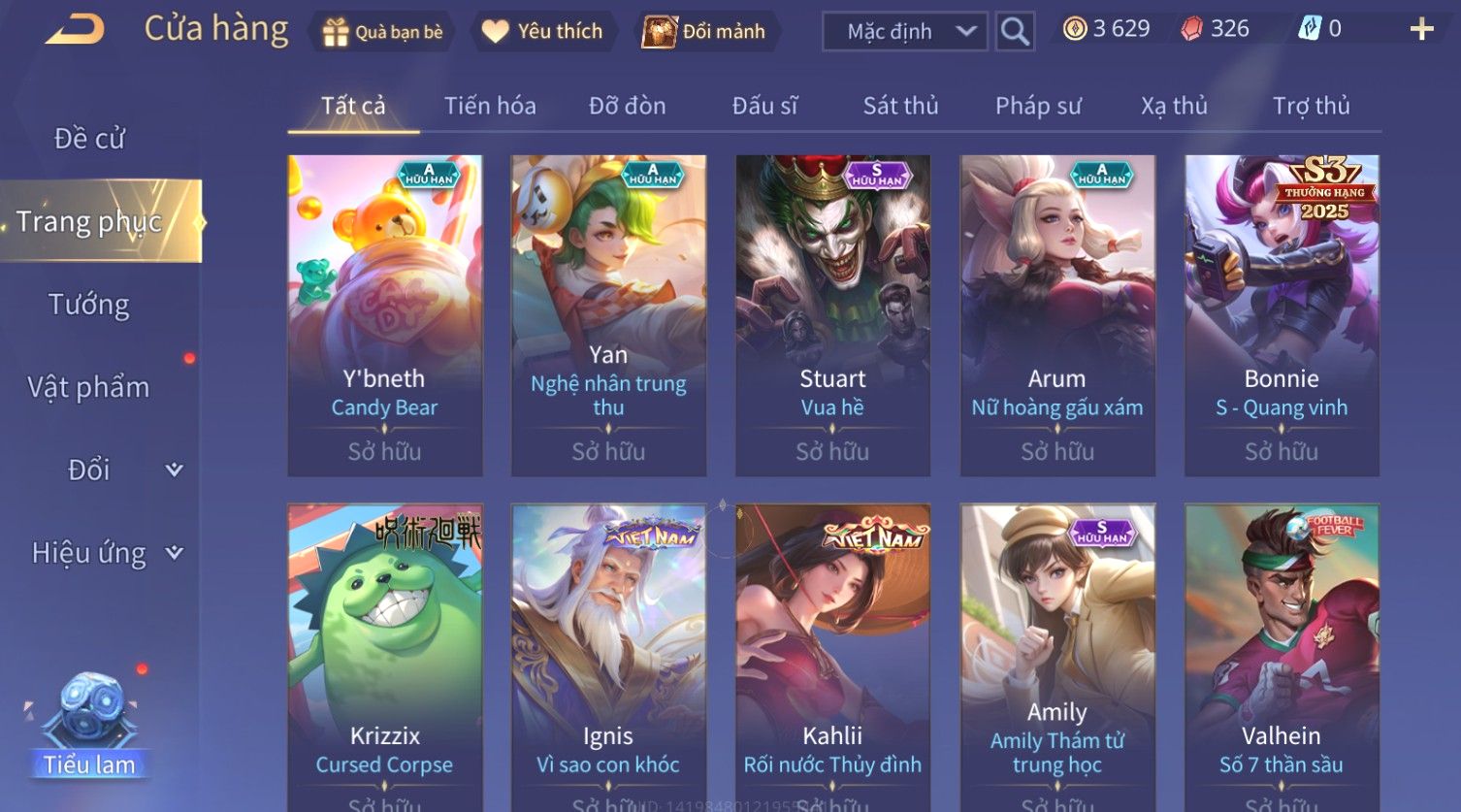Open the Vật phẩm items section
1461x812 pixels.
[x=89, y=387]
